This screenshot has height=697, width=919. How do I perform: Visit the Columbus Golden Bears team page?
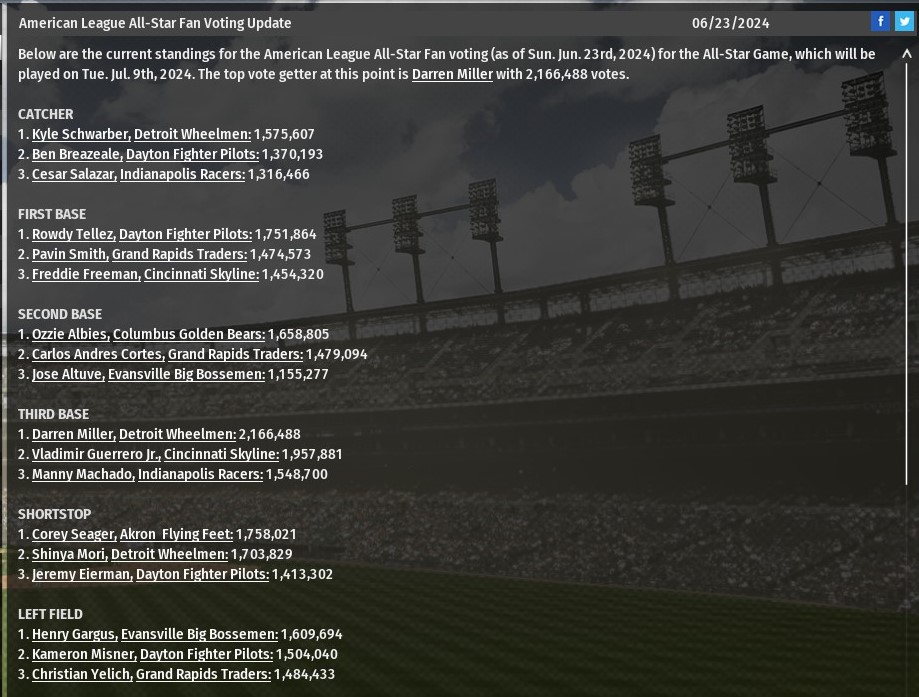click(188, 334)
